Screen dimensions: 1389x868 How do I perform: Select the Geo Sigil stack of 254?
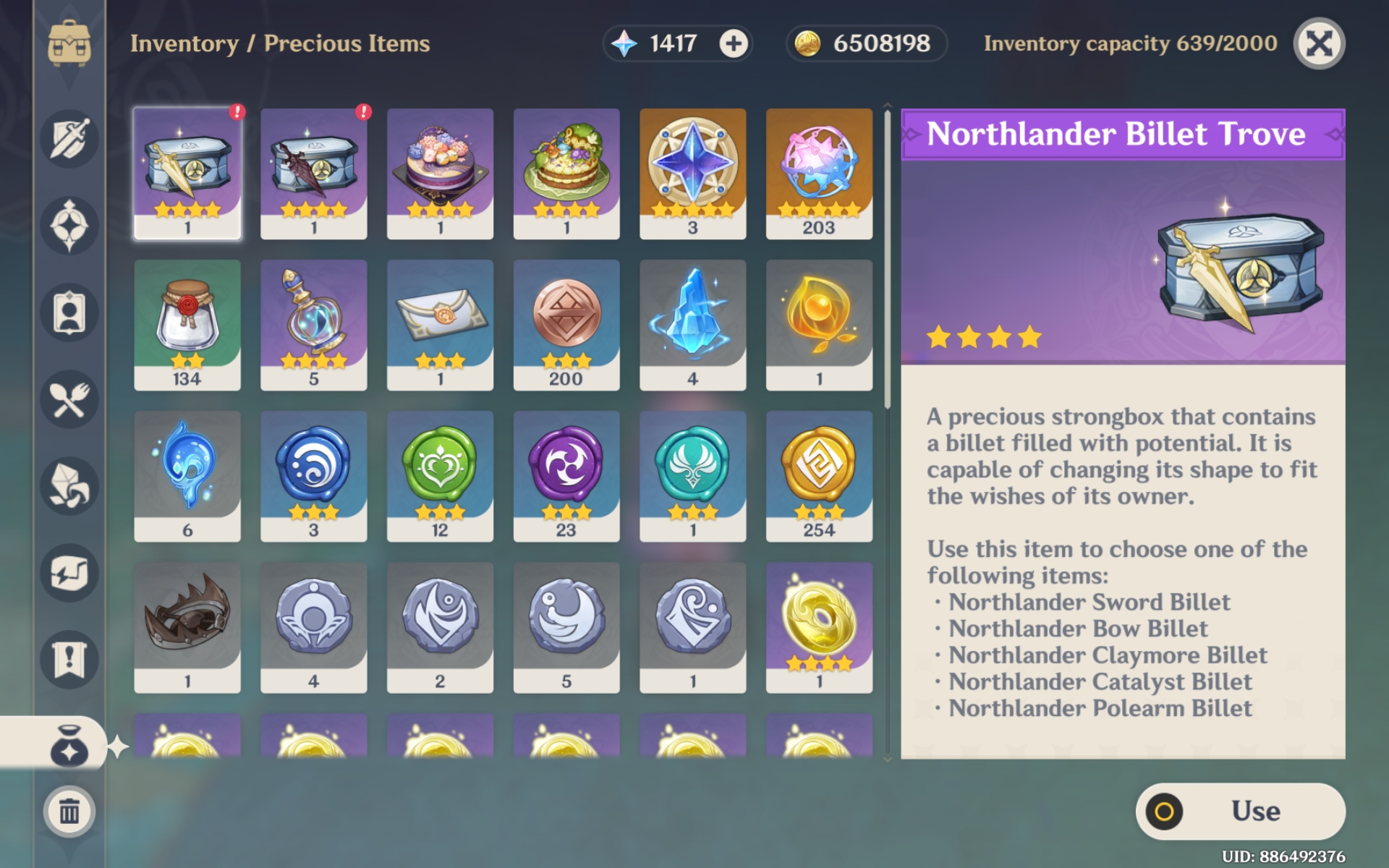(819, 474)
